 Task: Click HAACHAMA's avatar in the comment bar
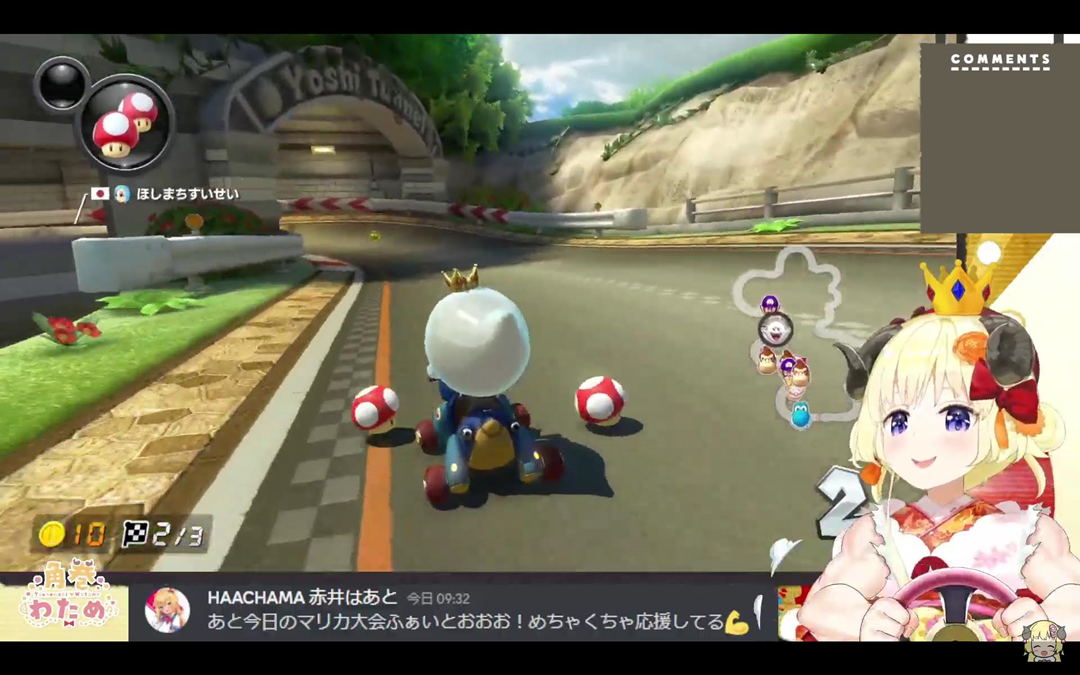coord(167,609)
